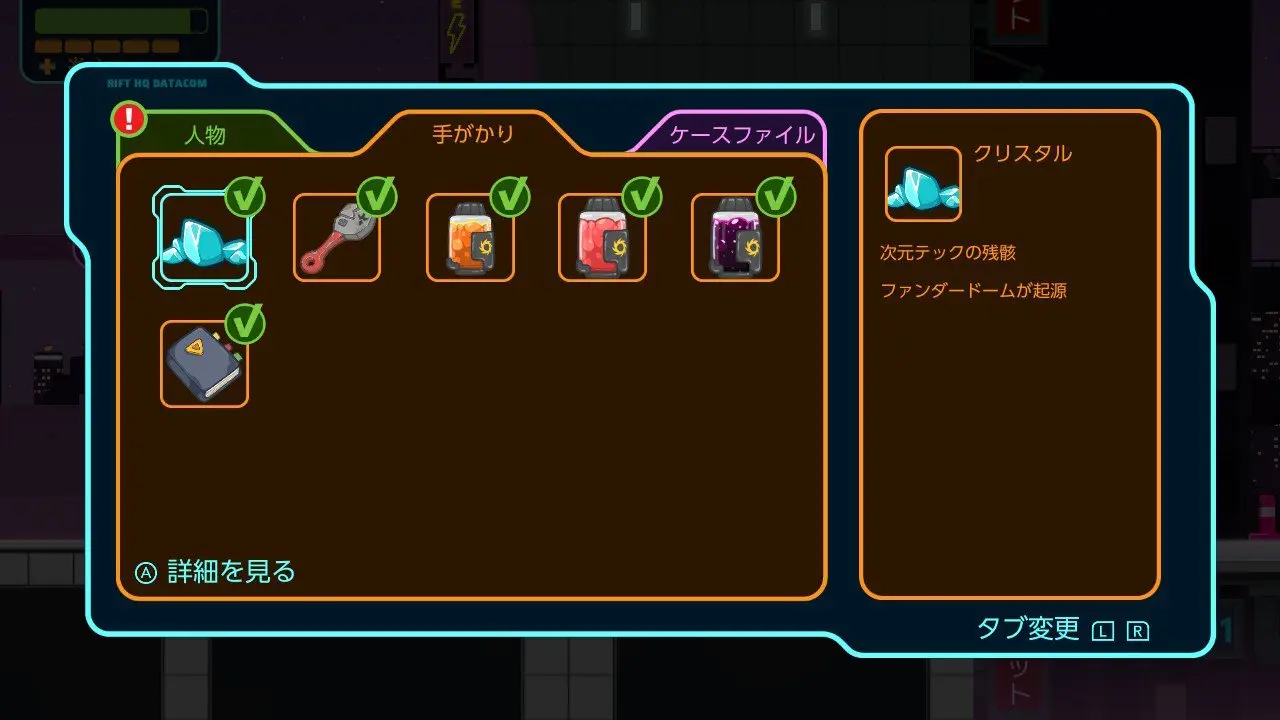1280x720 pixels.
Task: Select the orange jar clue
Action: click(470, 238)
